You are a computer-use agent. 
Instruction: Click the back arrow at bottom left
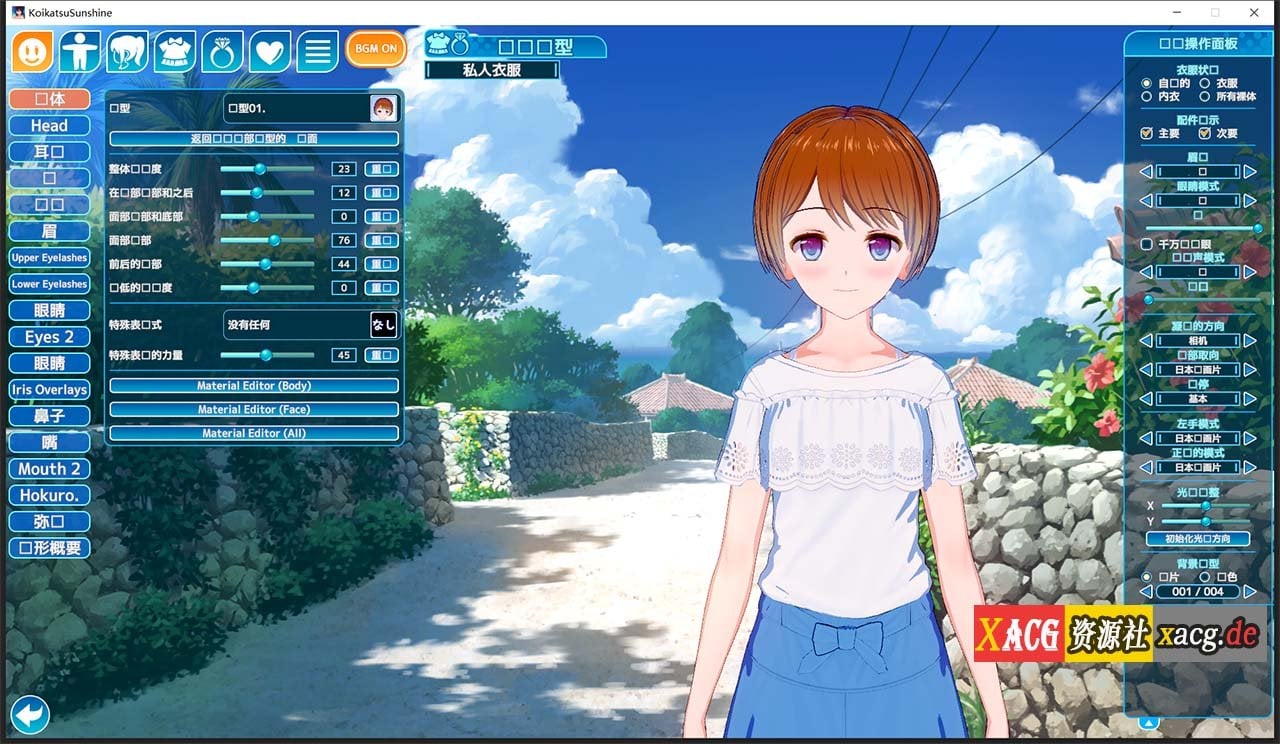[x=30, y=714]
